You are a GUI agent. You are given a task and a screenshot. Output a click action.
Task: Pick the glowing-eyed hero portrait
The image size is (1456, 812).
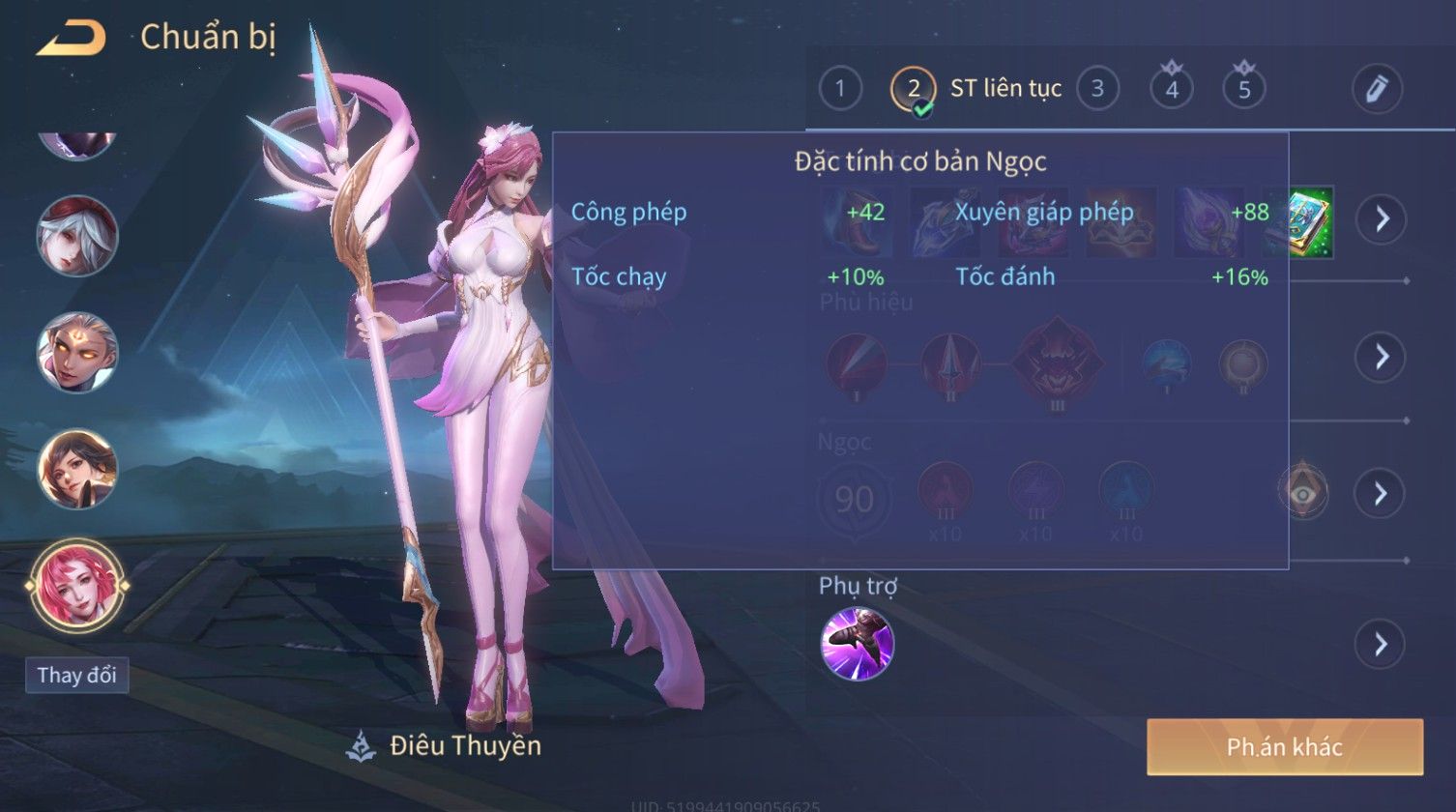pyautogui.click(x=77, y=352)
